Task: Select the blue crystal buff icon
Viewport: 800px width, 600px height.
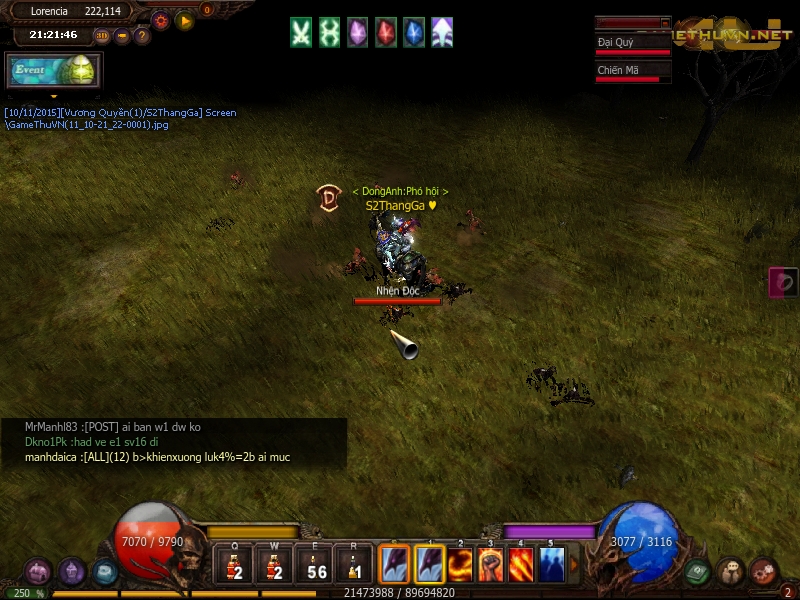Action: pyautogui.click(x=413, y=32)
